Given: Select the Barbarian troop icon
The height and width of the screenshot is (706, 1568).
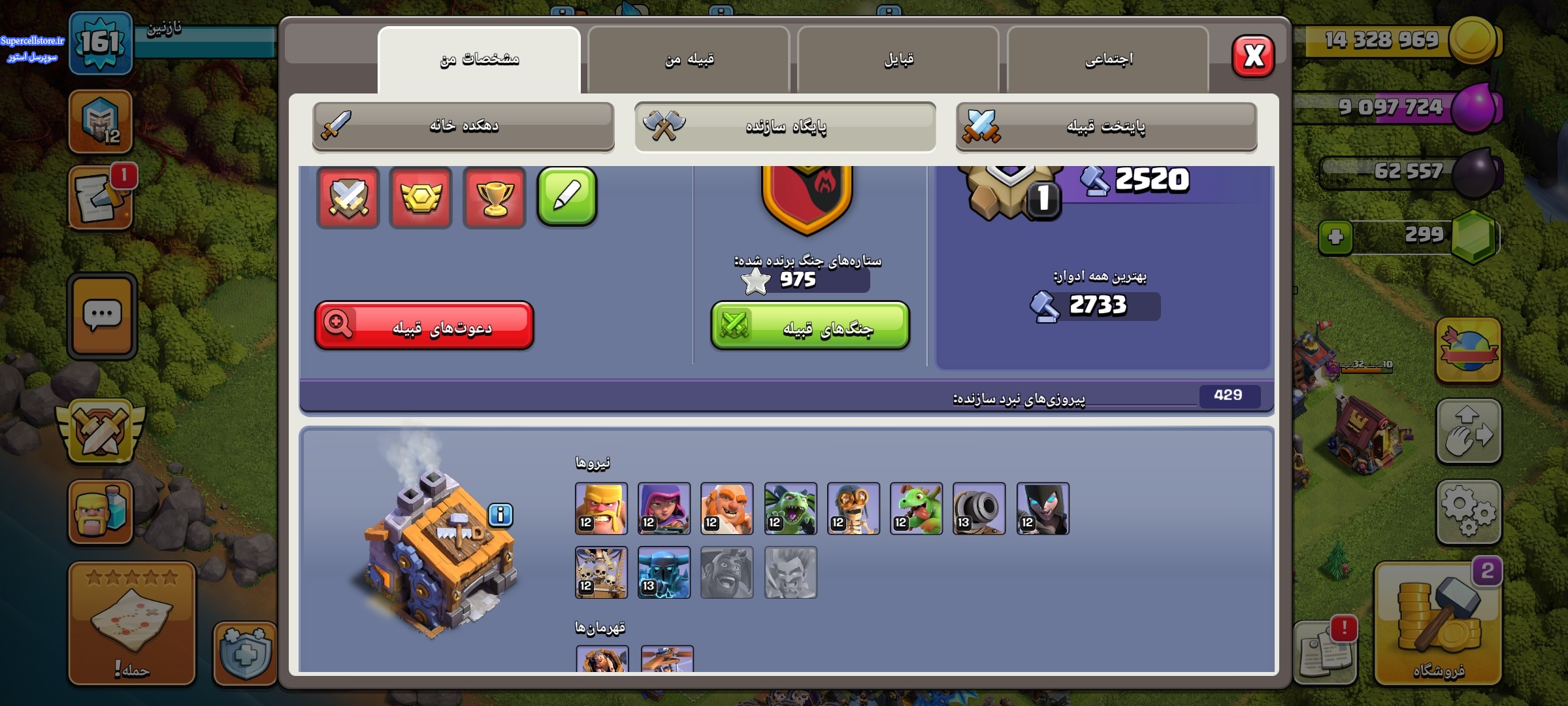Looking at the screenshot, I should pos(601,509).
